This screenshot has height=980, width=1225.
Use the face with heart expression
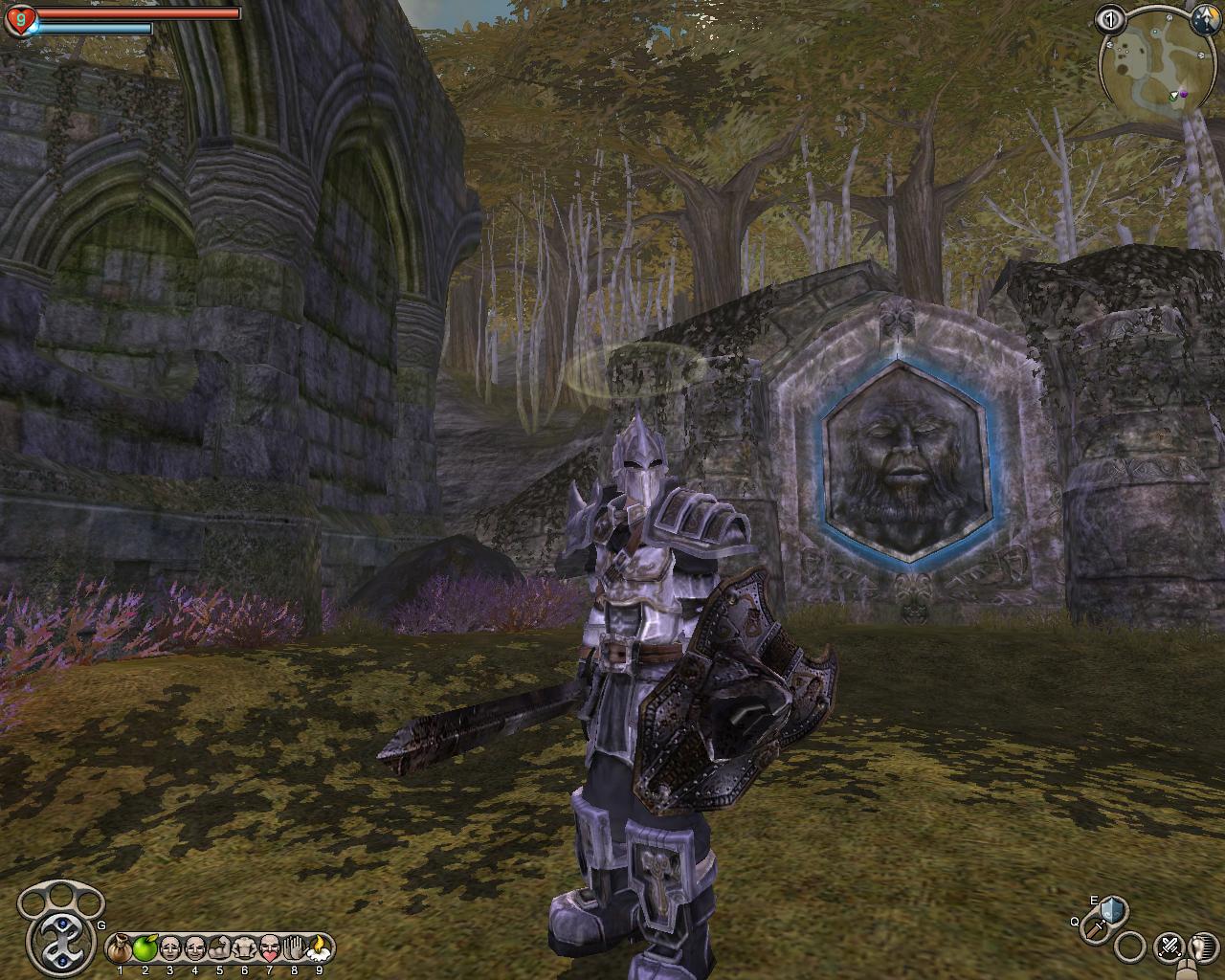pyautogui.click(x=270, y=948)
